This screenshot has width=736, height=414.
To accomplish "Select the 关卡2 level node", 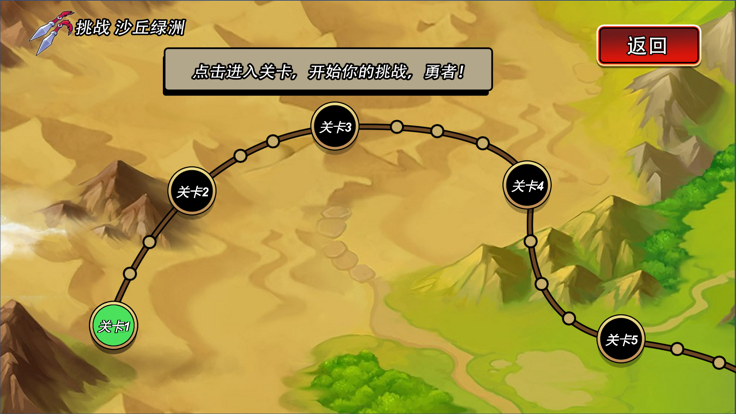I will pos(192,191).
